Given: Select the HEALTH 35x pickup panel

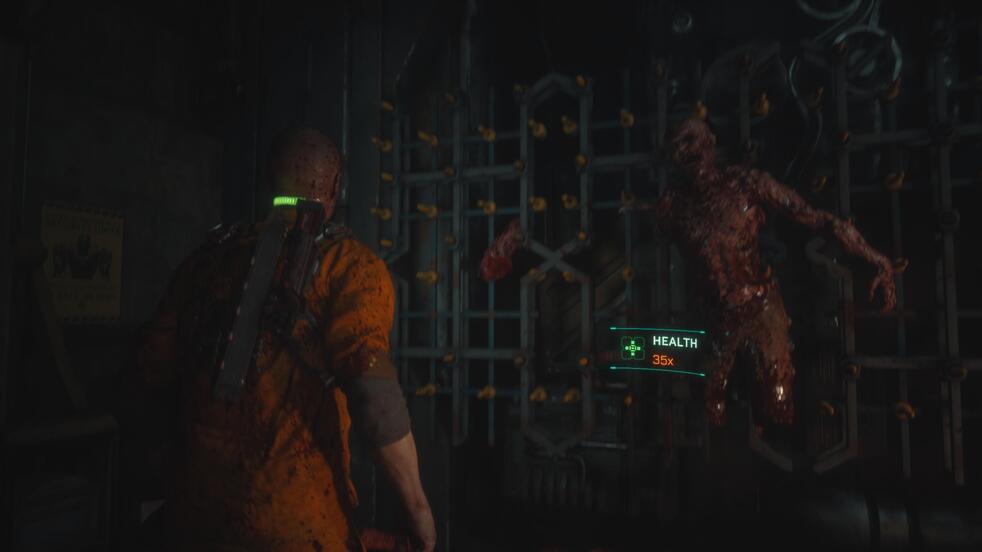Looking at the screenshot, I should 658,350.
